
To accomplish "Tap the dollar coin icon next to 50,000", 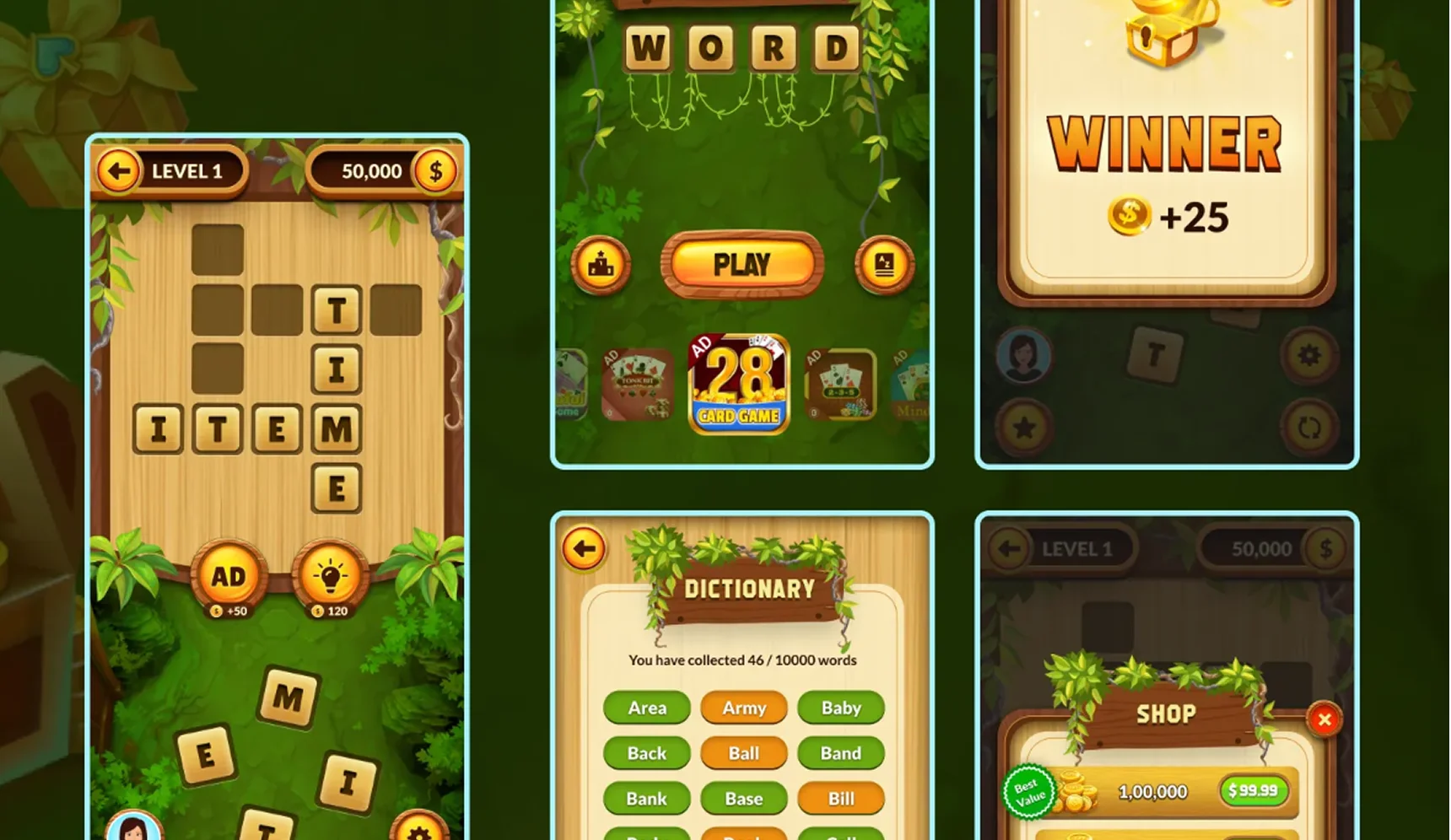I will 435,170.
